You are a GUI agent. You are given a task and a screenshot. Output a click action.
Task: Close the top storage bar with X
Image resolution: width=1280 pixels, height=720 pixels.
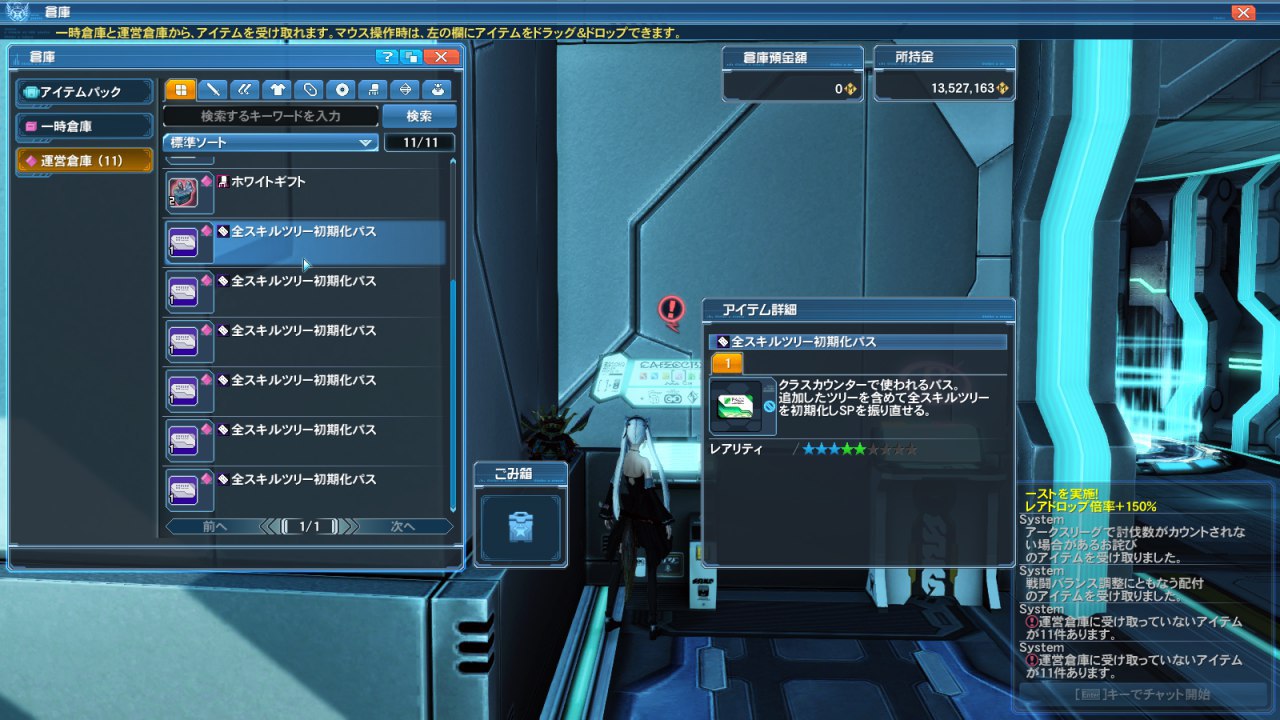coord(1243,13)
